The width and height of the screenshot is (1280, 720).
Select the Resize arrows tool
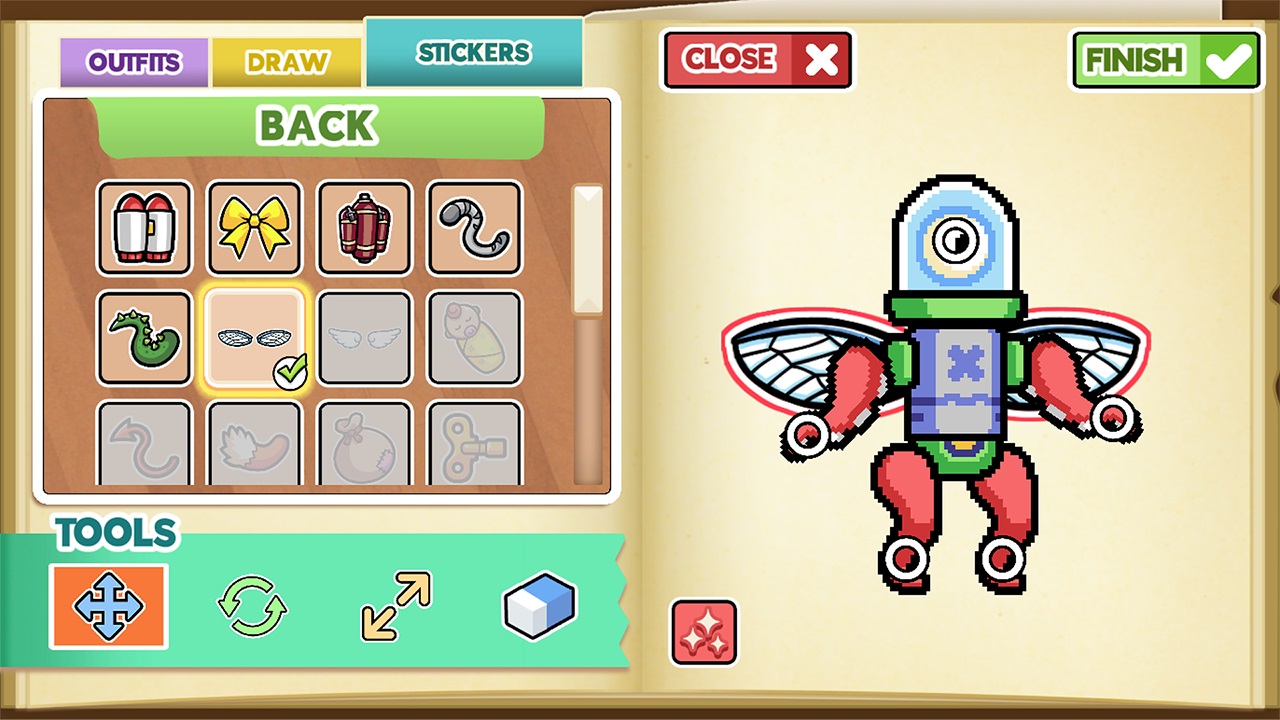394,605
